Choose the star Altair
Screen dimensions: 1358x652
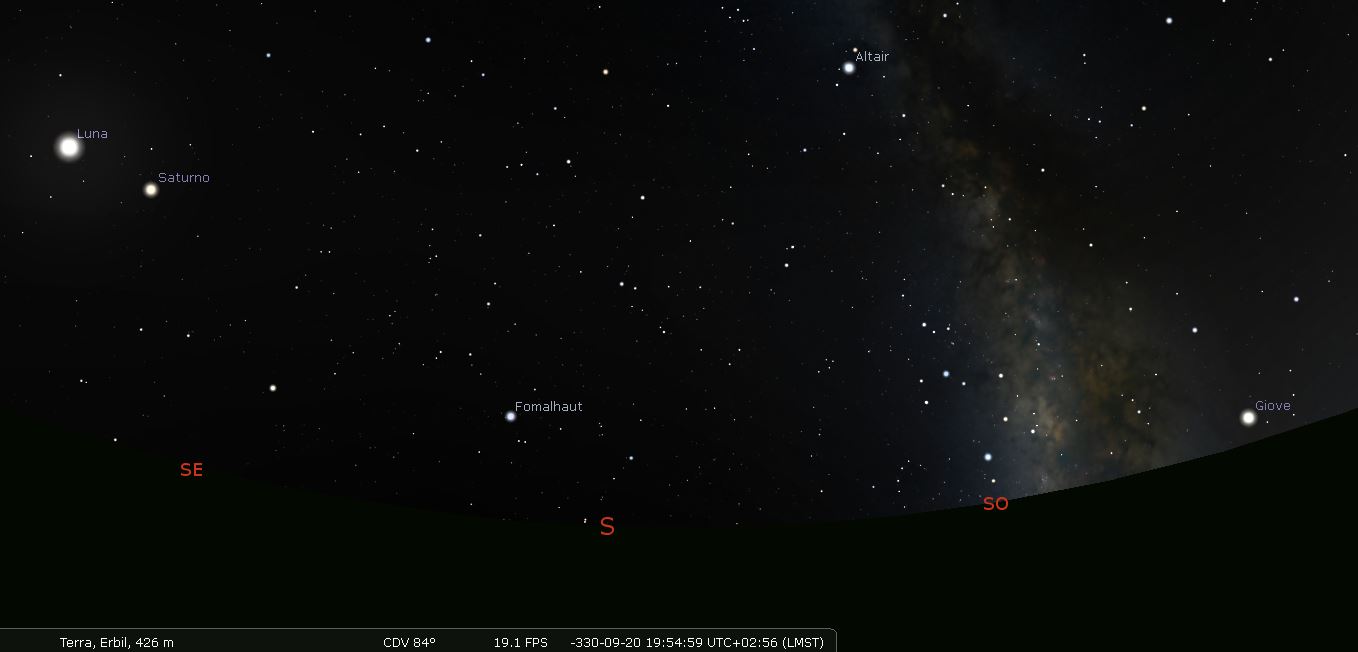[x=849, y=68]
